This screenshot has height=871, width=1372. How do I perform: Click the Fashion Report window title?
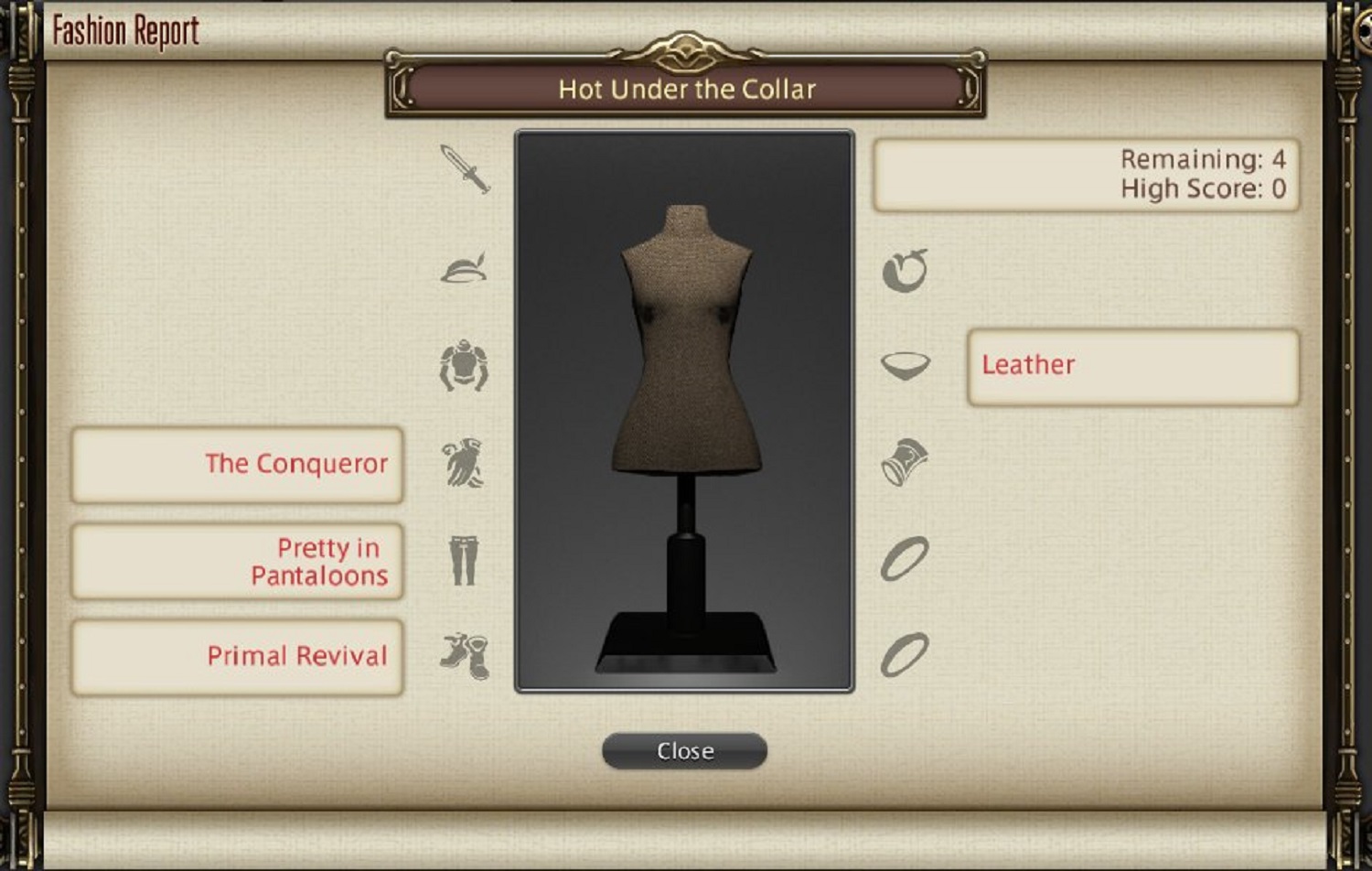pyautogui.click(x=125, y=28)
